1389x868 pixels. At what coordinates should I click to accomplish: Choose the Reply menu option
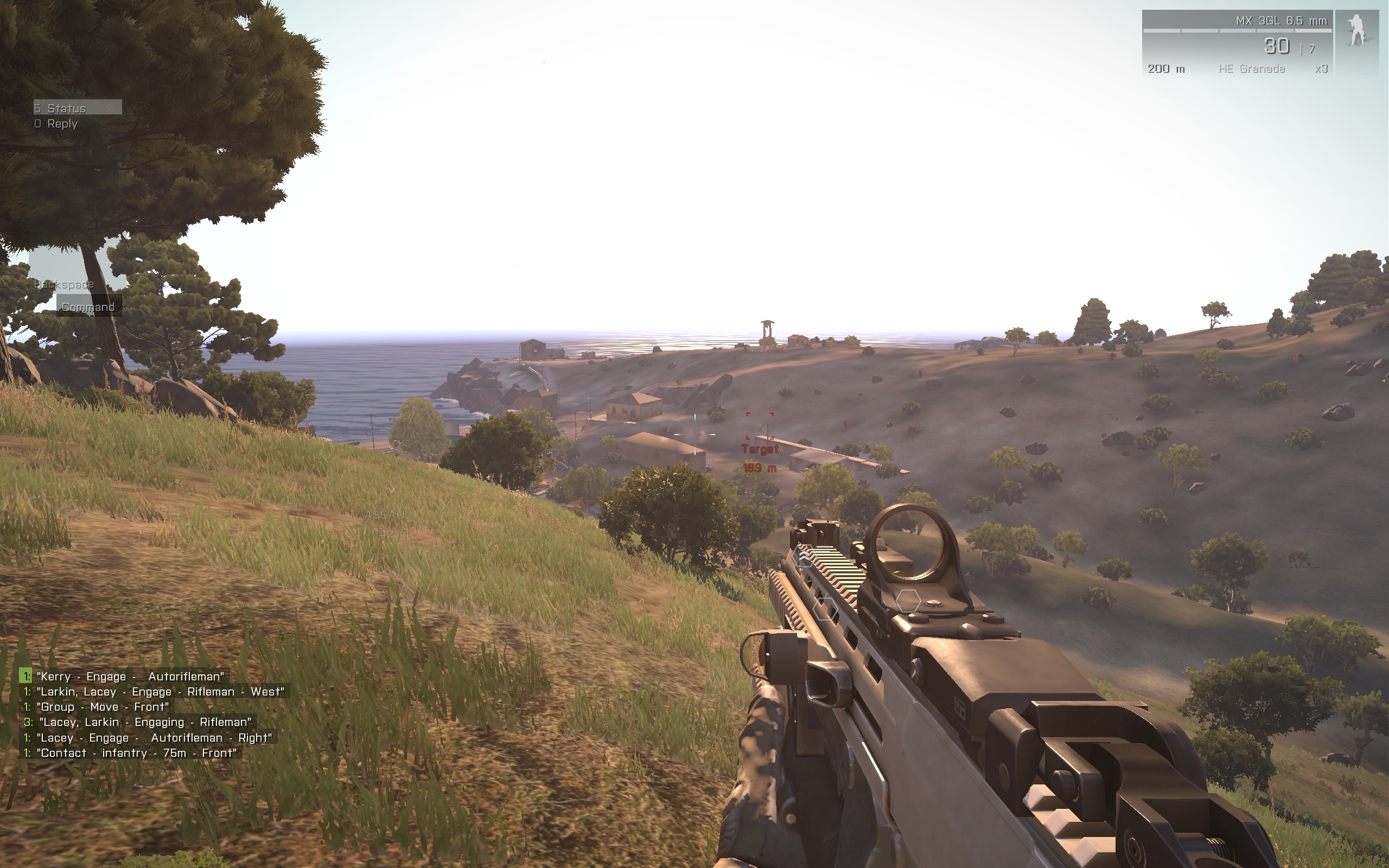[x=61, y=124]
